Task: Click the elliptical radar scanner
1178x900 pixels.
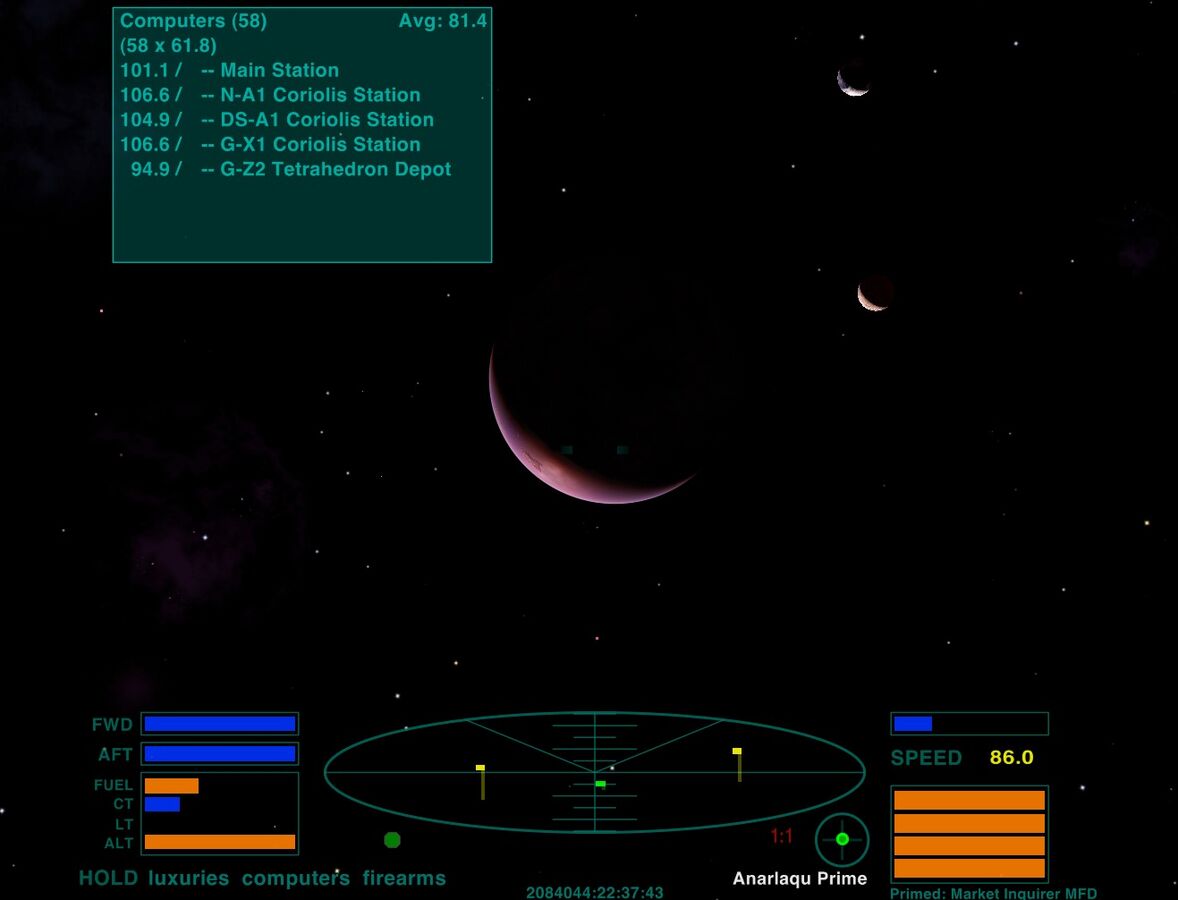Action: 594,772
